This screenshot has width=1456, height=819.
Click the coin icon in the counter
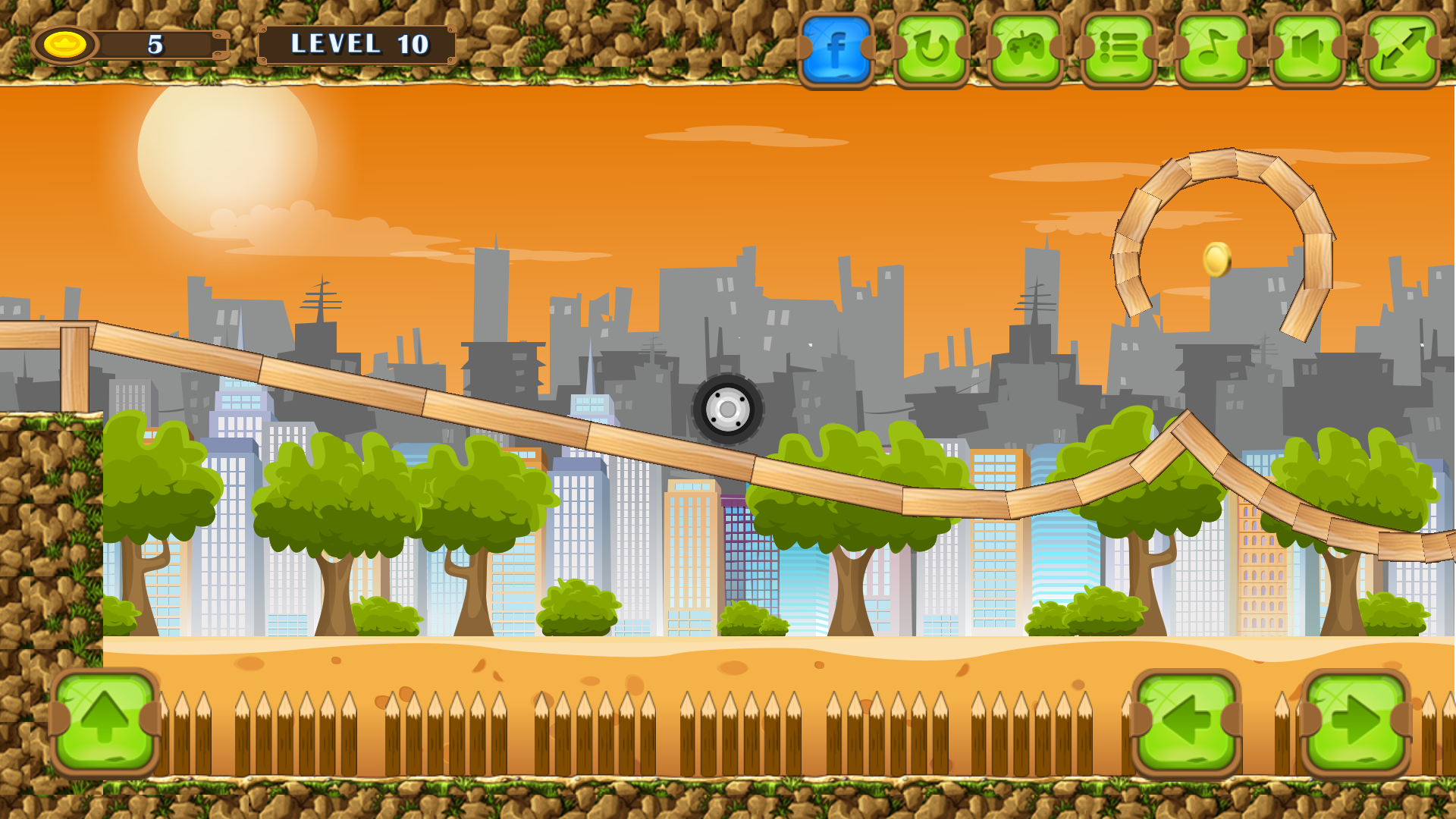point(65,44)
